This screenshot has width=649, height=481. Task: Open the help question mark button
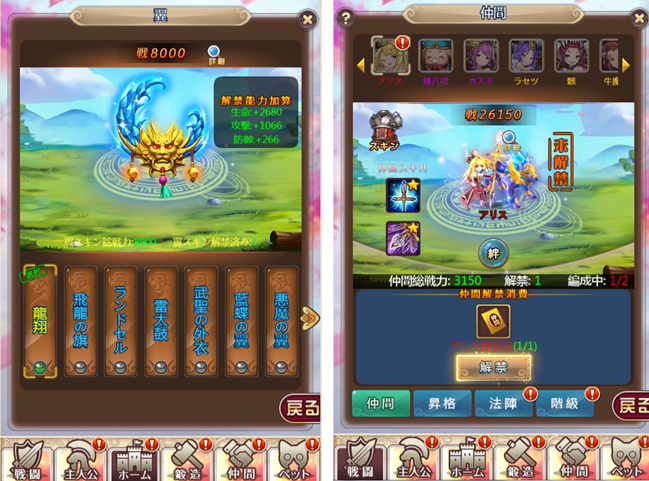pos(346,18)
